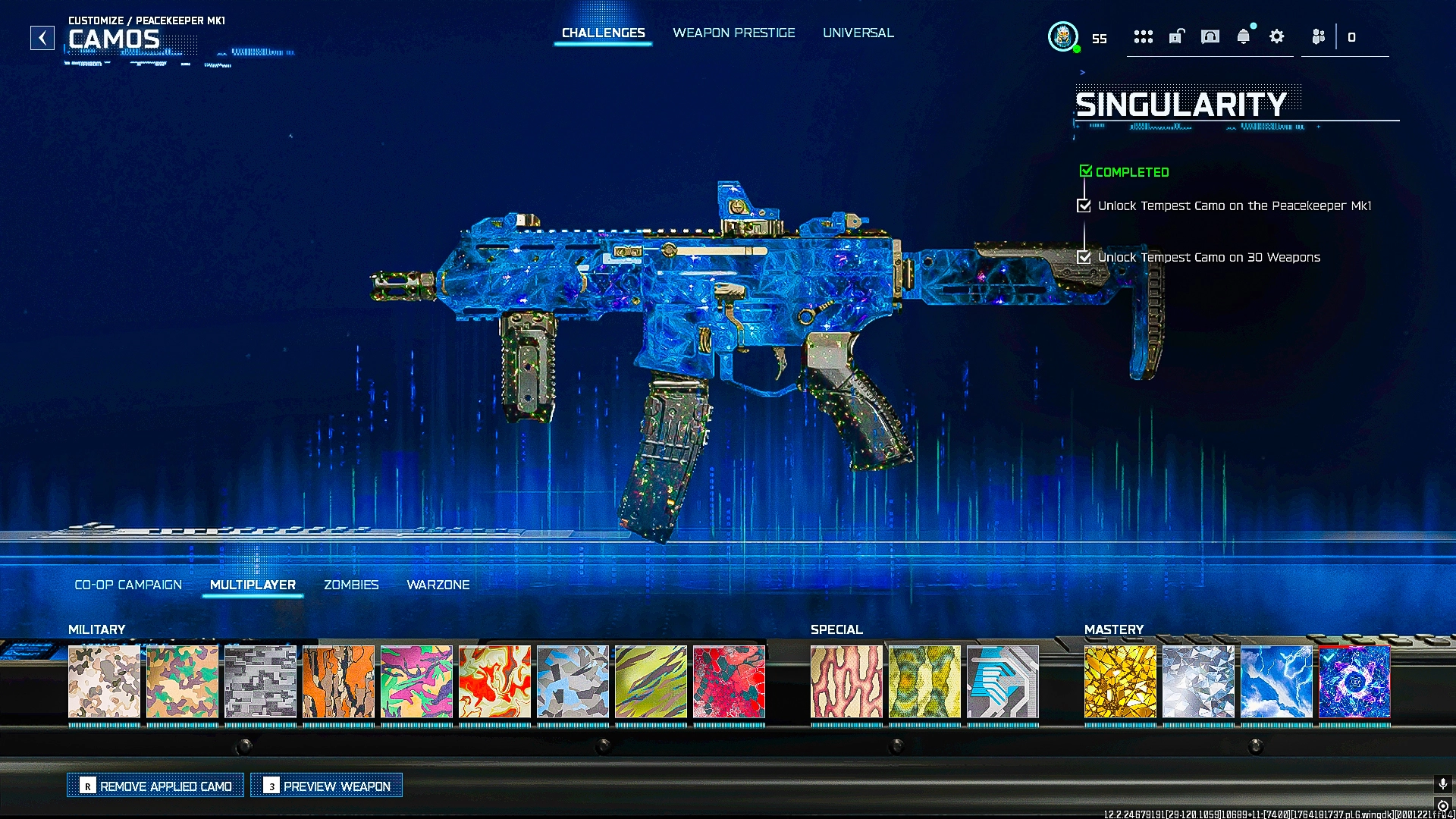Switch to the WARZONE tab
This screenshot has height=819, width=1456.
point(438,585)
